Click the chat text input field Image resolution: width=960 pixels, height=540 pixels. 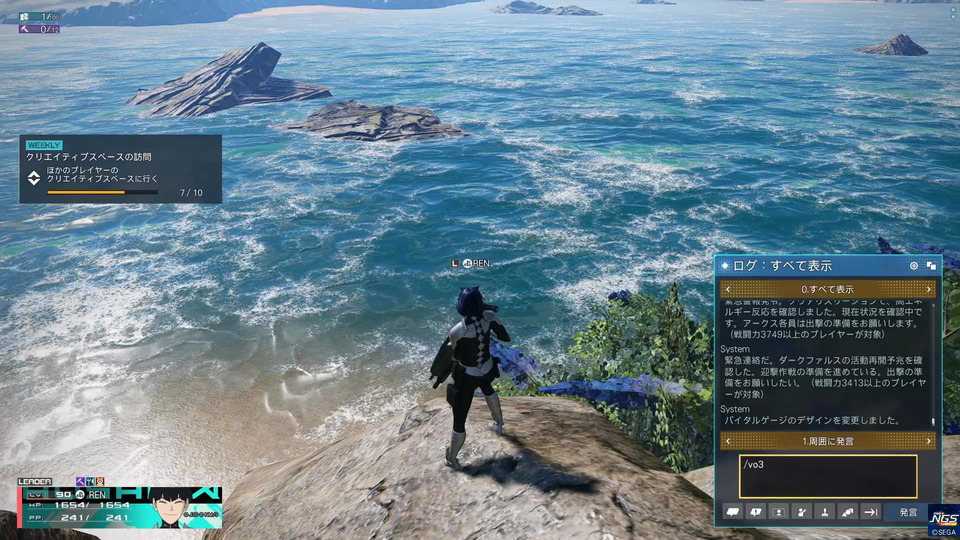coord(827,476)
